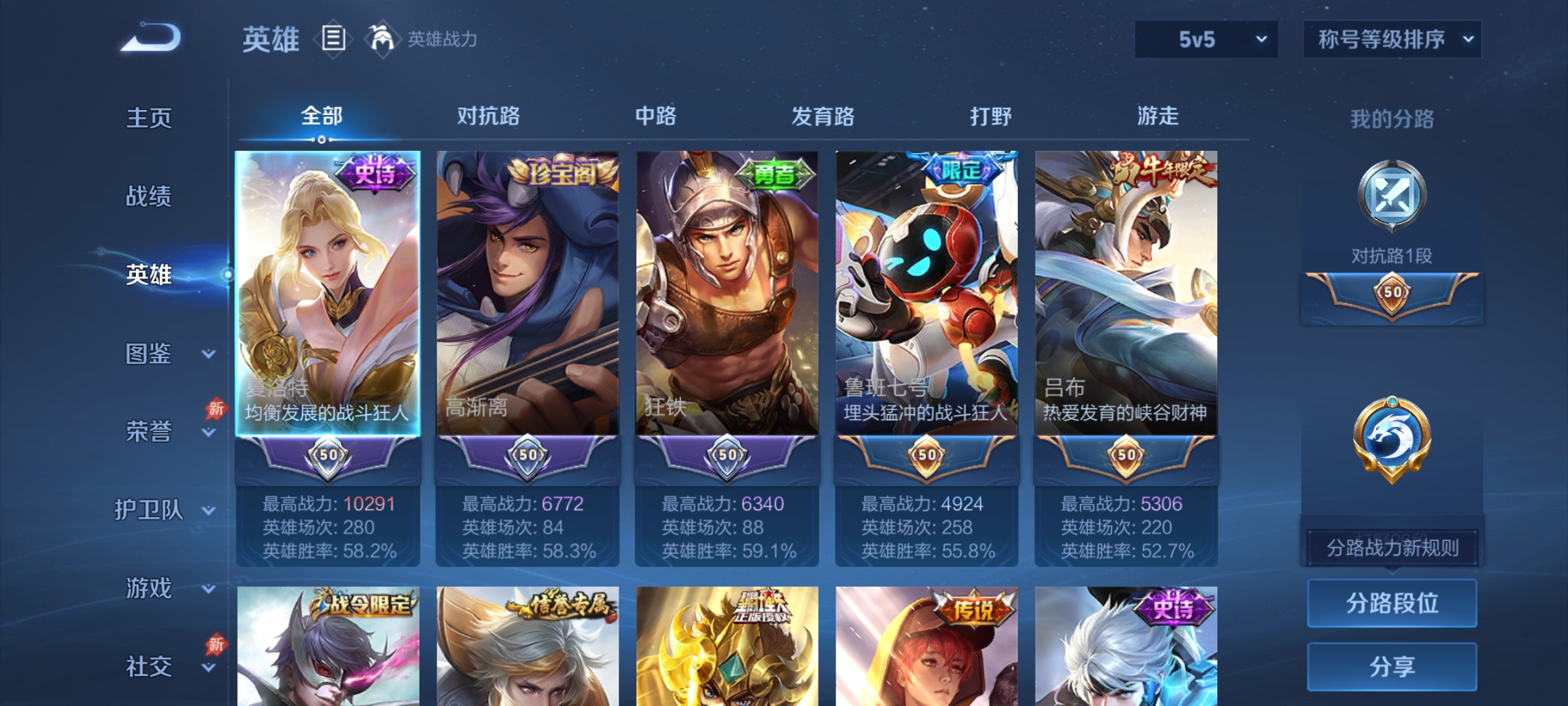Click the 分享 button
This screenshot has height=706, width=1568.
[x=1392, y=667]
